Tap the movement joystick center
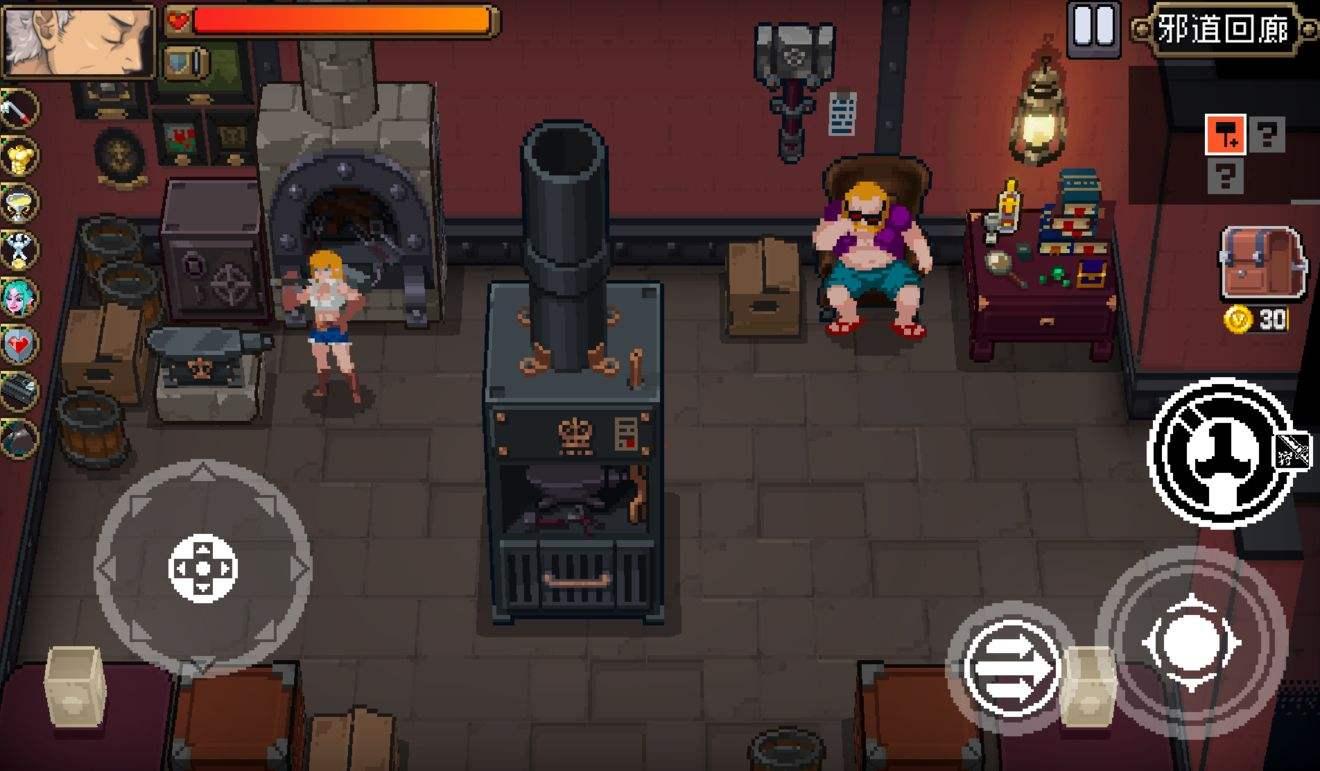Screen dimensions: 1320x771 click(x=203, y=568)
